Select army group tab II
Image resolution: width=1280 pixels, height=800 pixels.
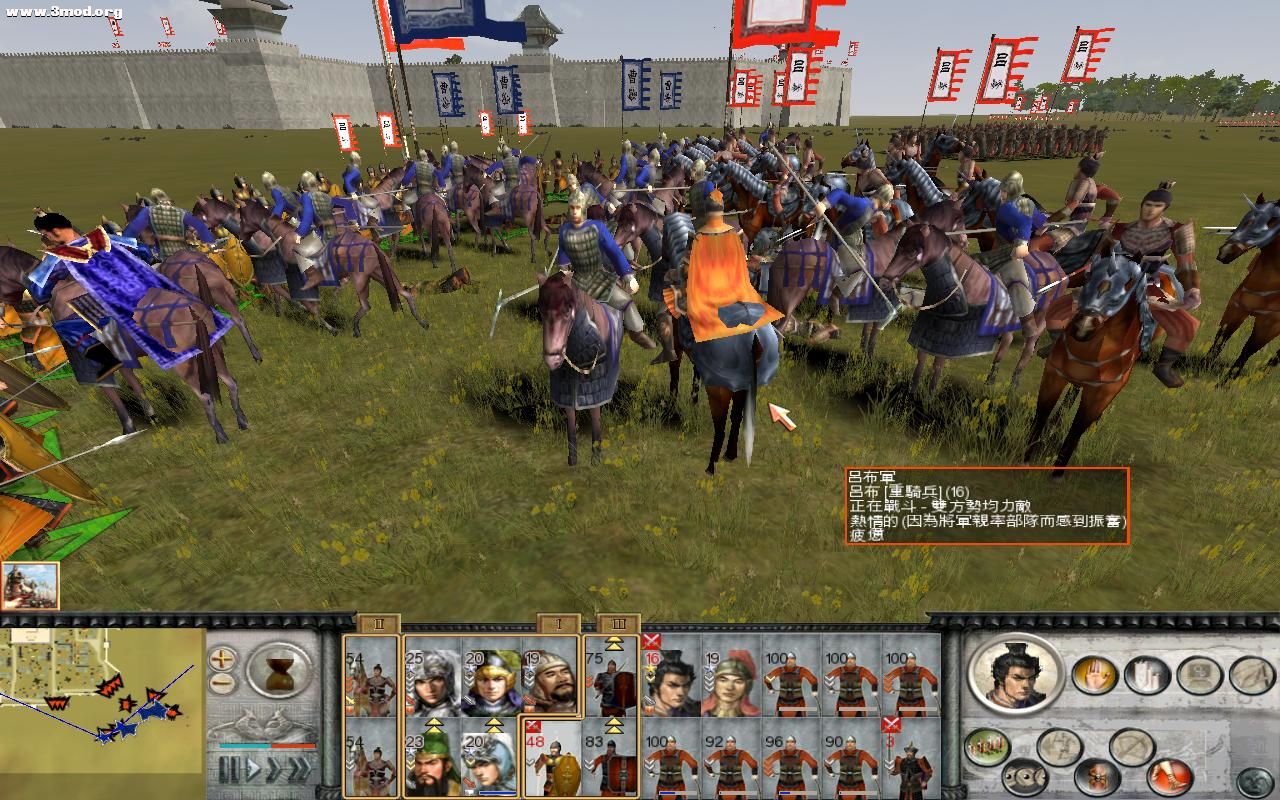pyautogui.click(x=378, y=624)
